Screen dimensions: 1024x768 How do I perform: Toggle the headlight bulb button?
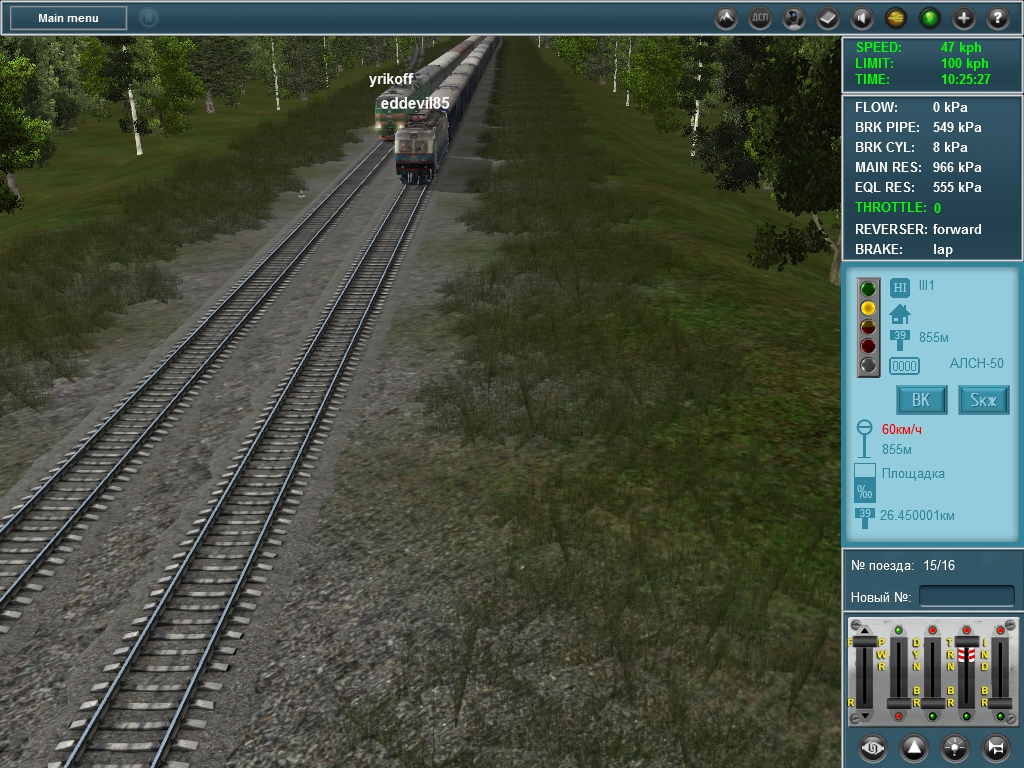955,747
